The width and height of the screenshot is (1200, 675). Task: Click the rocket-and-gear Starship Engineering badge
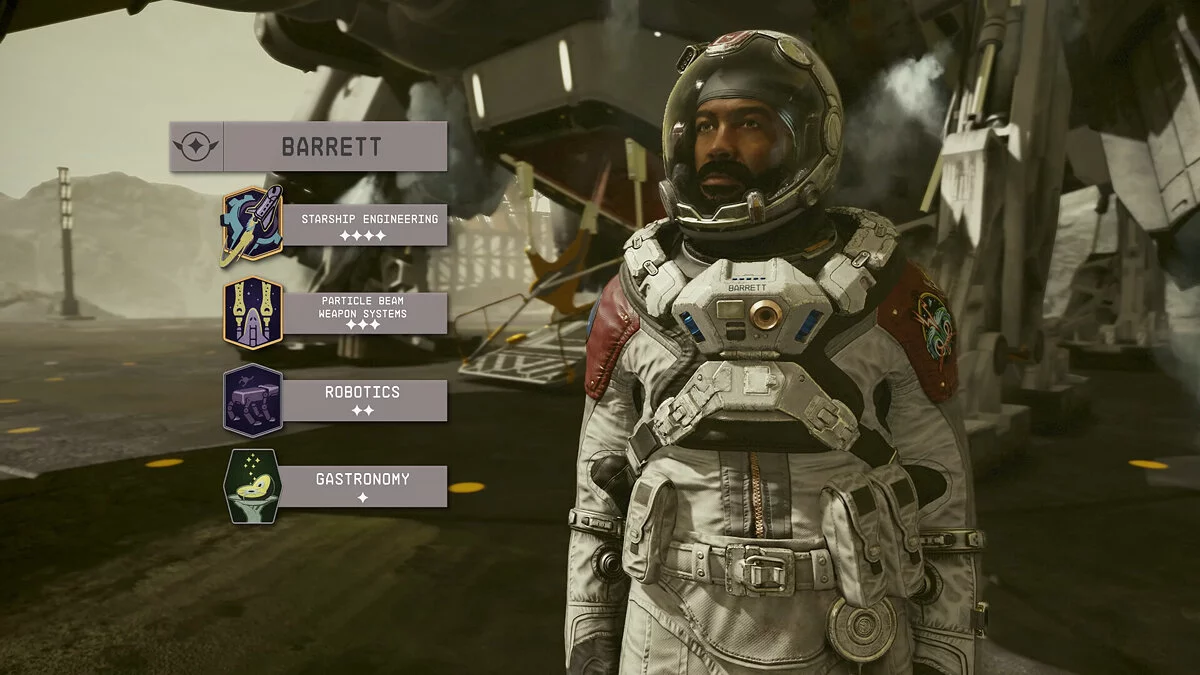tap(252, 225)
